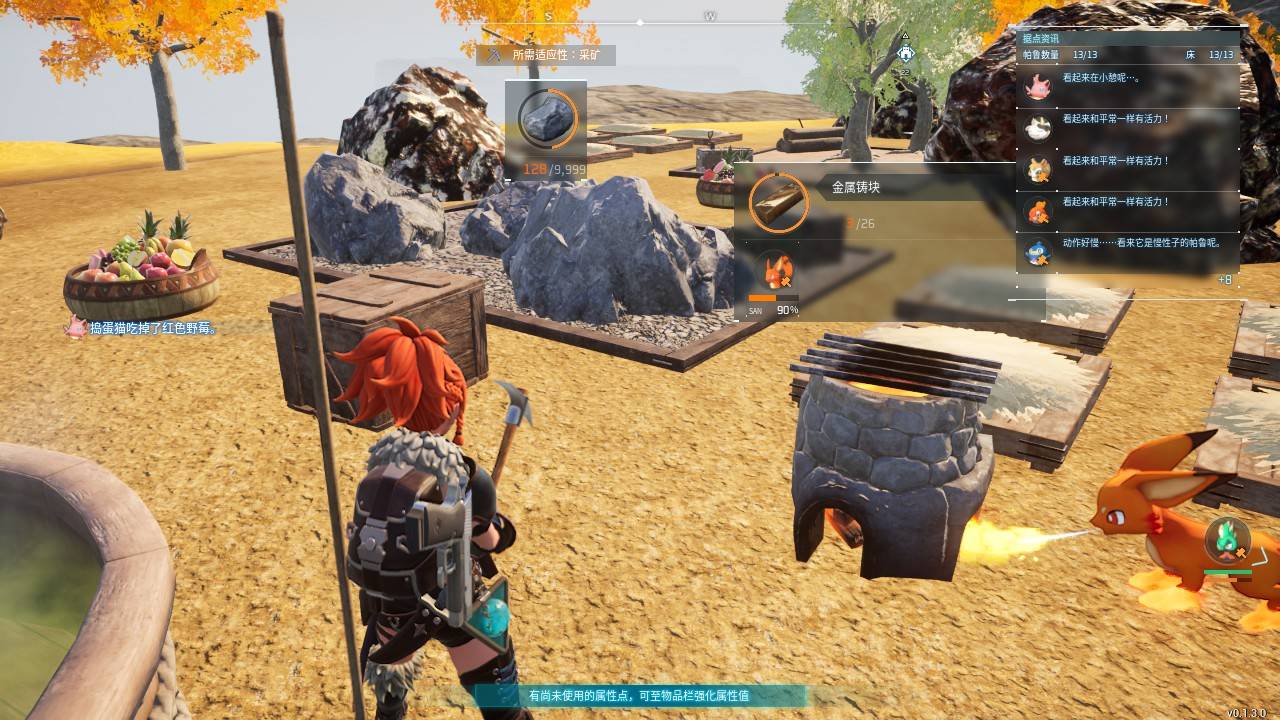
Task: Click the orange fire fox pal portrait in base list
Action: pyautogui.click(x=1038, y=210)
